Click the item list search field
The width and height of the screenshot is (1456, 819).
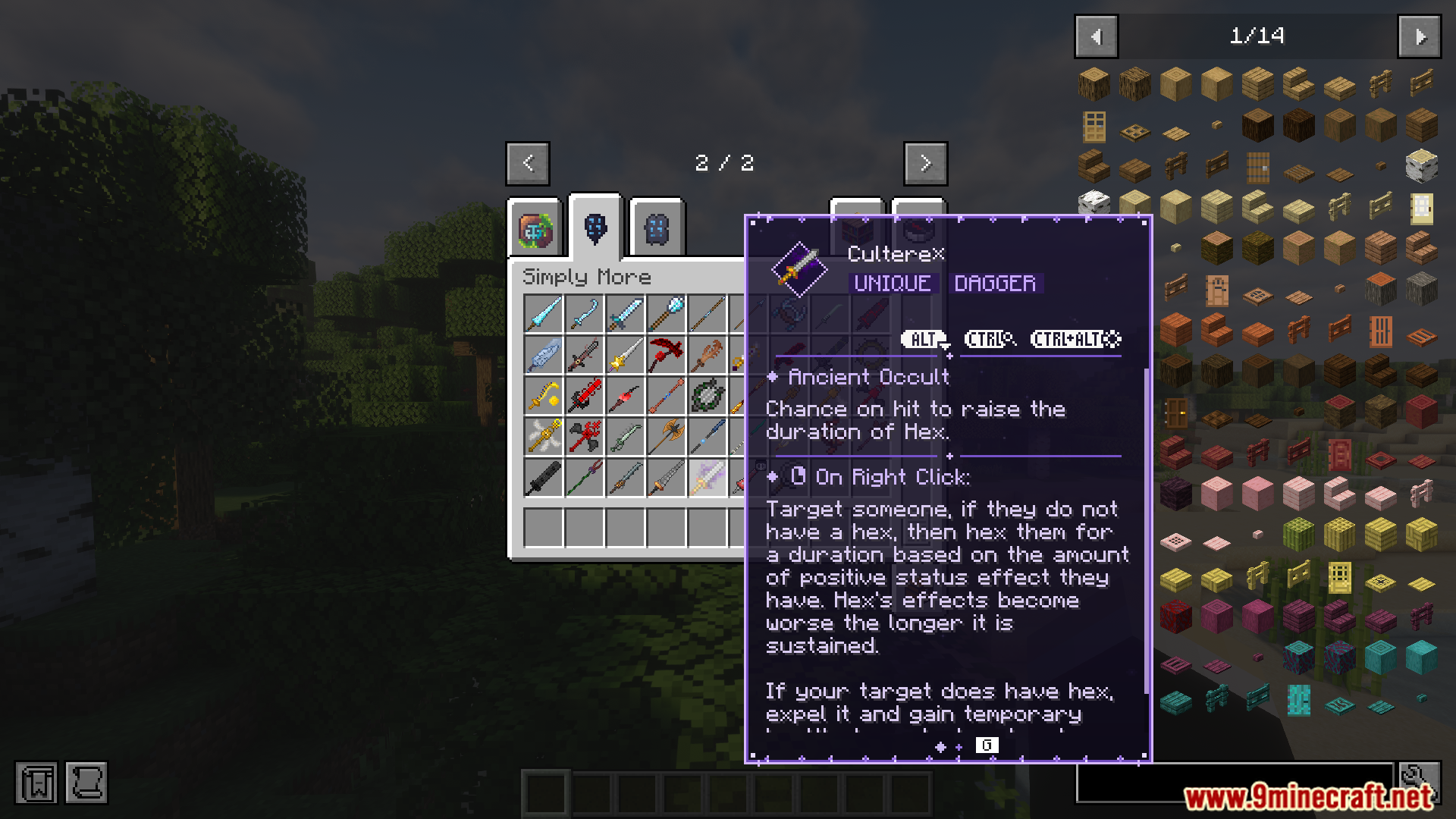click(1235, 783)
